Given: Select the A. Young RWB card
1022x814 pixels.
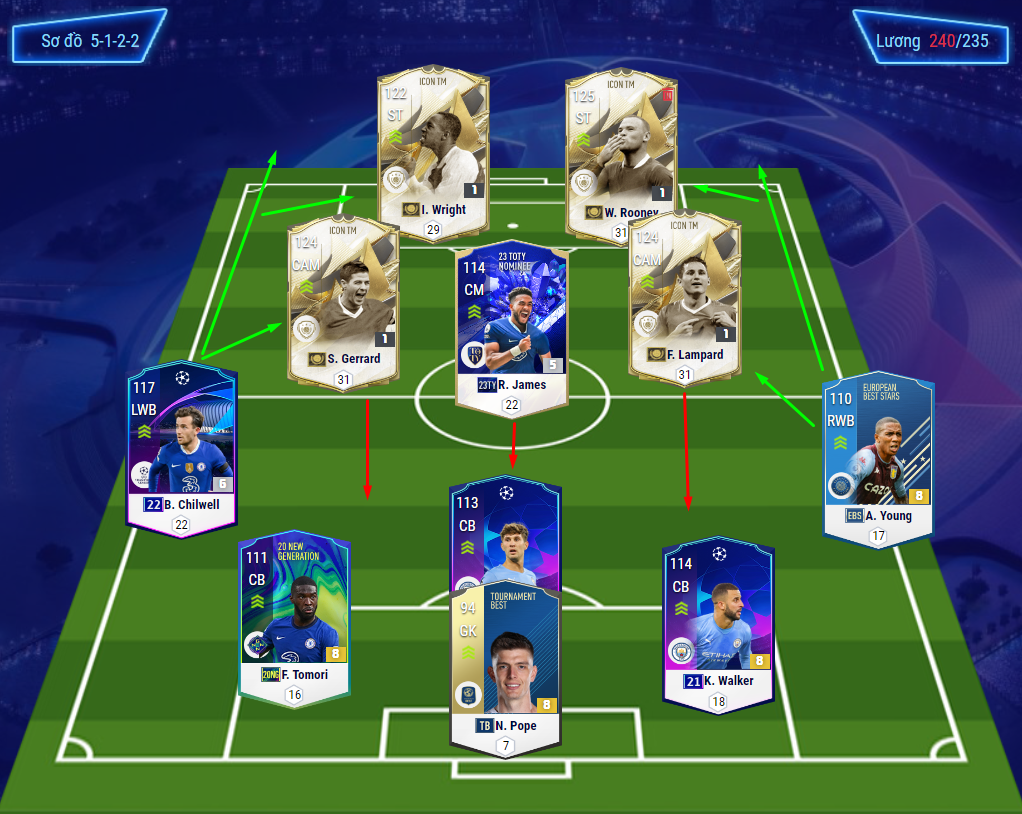Looking at the screenshot, I should [x=877, y=455].
